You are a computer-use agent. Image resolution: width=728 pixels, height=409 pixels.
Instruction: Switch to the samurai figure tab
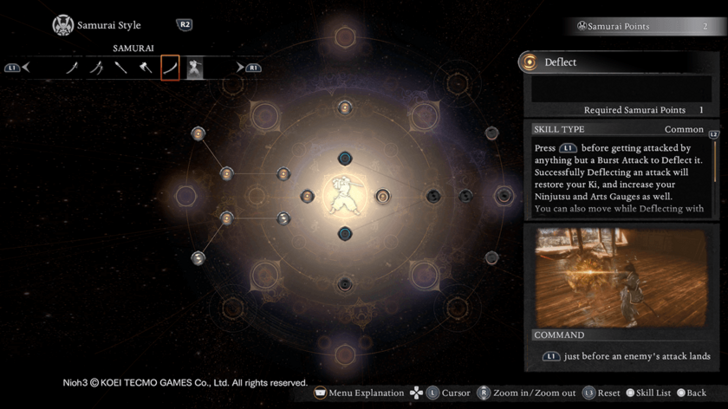coord(195,68)
